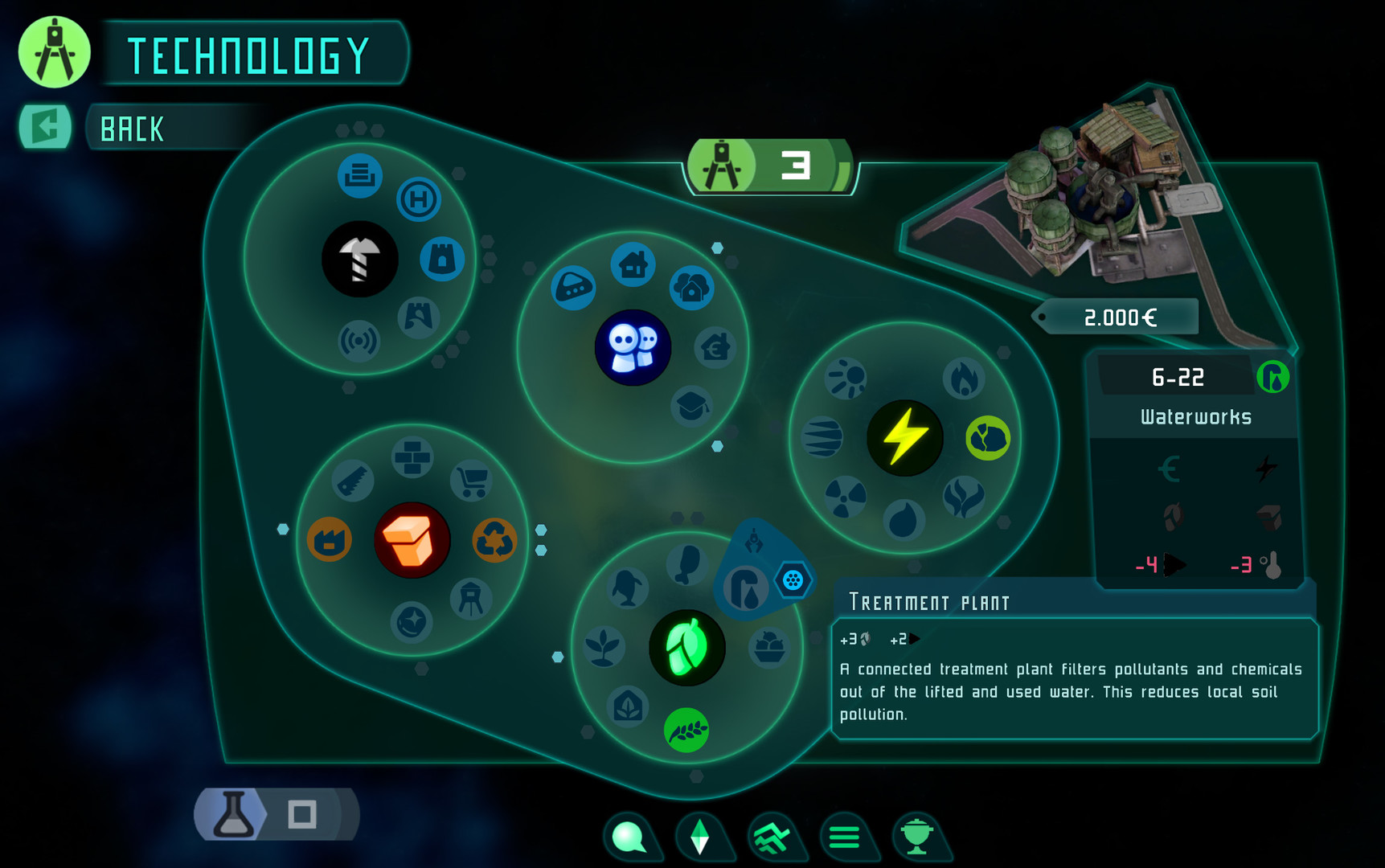The height and width of the screenshot is (868, 1385).
Task: Open the population technology with two figures
Action: pyautogui.click(x=633, y=346)
